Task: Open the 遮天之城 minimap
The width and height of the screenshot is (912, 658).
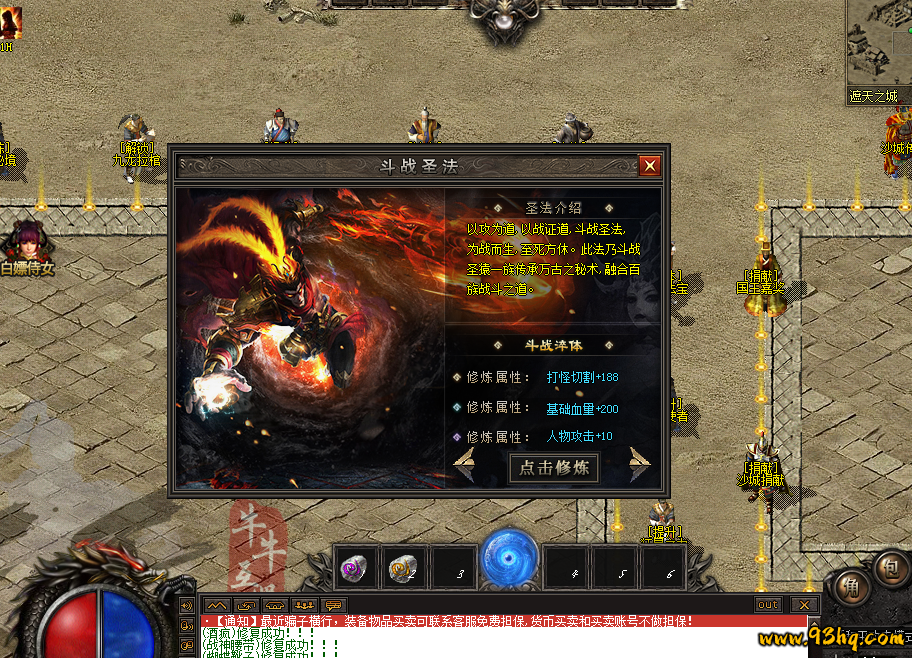Action: (877, 48)
